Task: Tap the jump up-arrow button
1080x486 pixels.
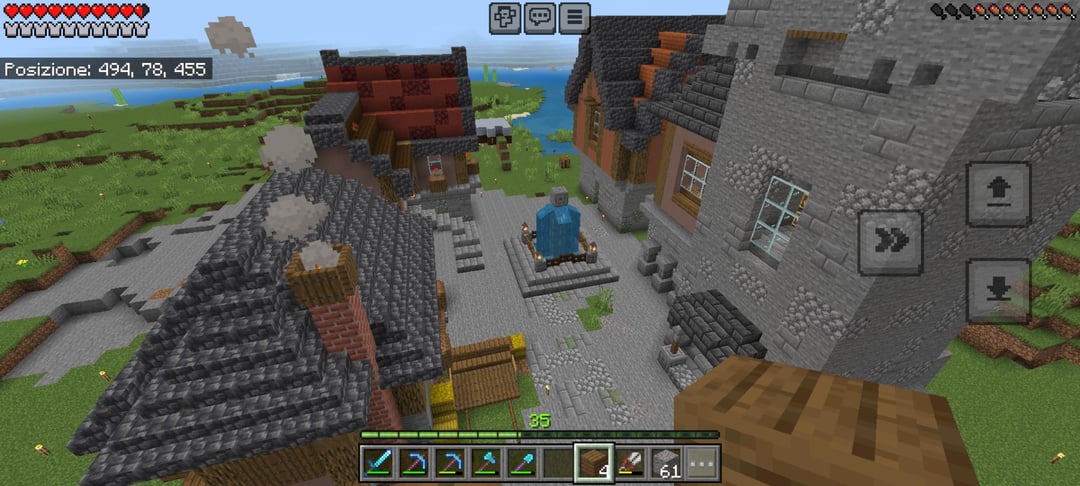Action: [x=999, y=194]
